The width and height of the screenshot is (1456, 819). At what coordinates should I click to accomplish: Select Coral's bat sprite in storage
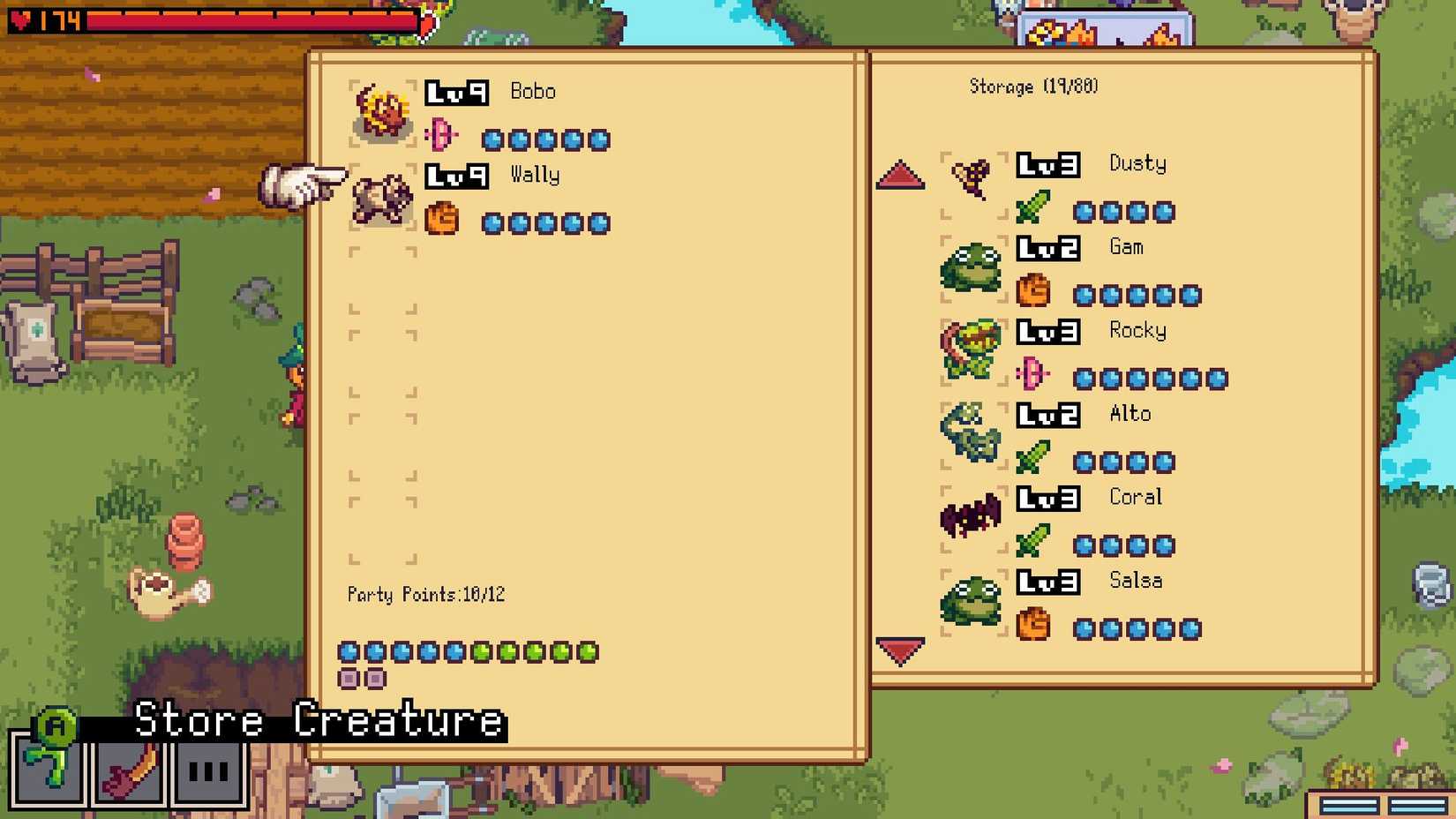point(971,516)
